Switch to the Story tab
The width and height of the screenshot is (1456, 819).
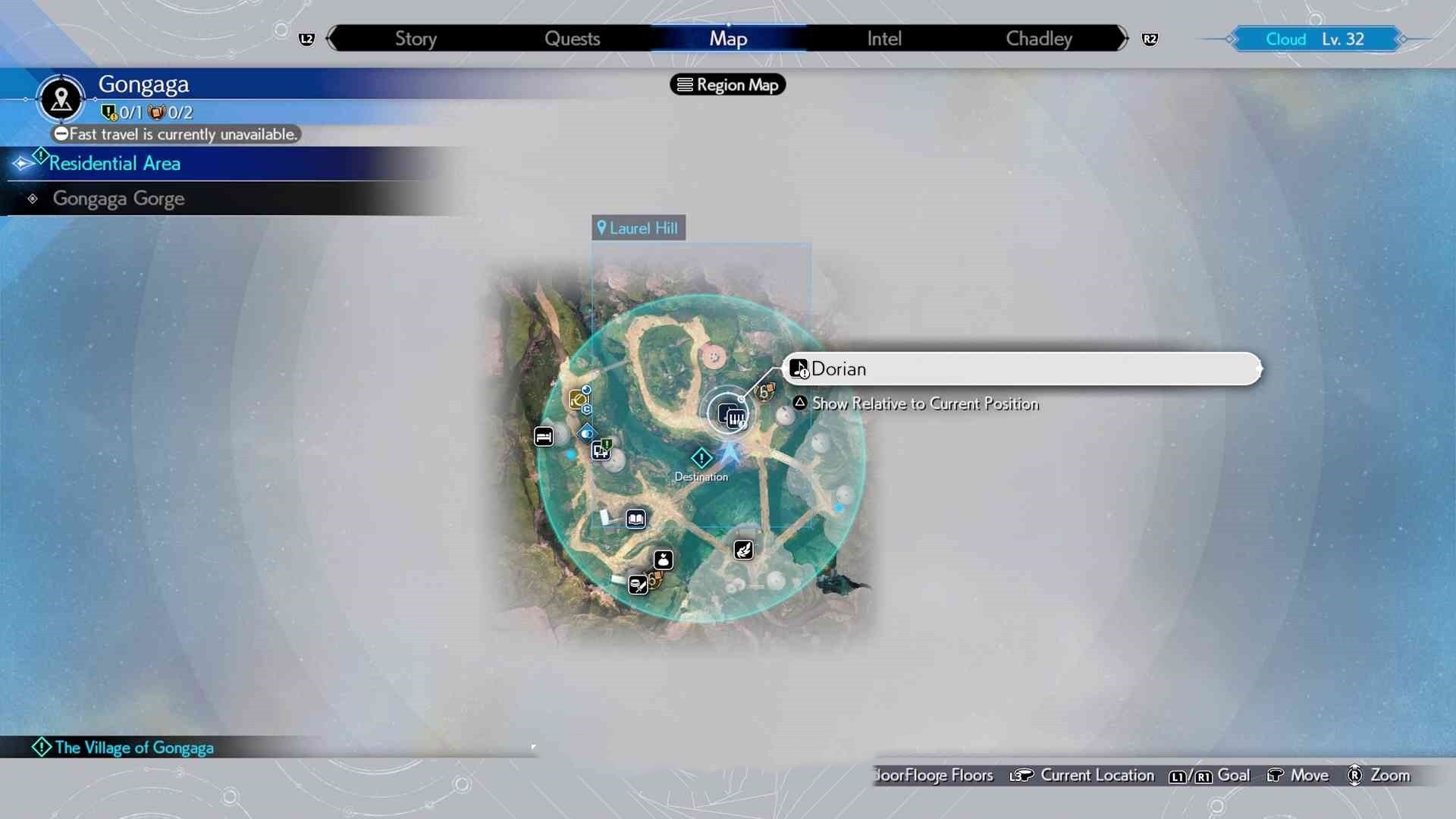[416, 39]
